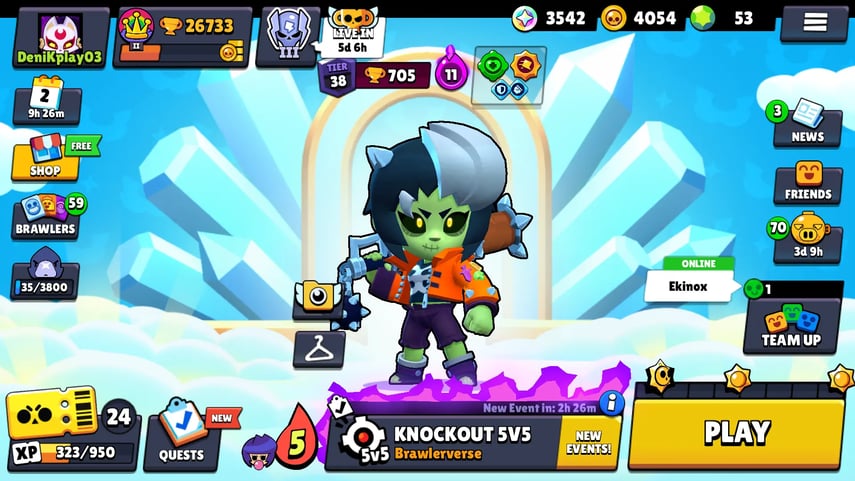This screenshot has height=481, width=855.
Task: Open the trophy road with 26733 trophies
Action: coord(182,38)
